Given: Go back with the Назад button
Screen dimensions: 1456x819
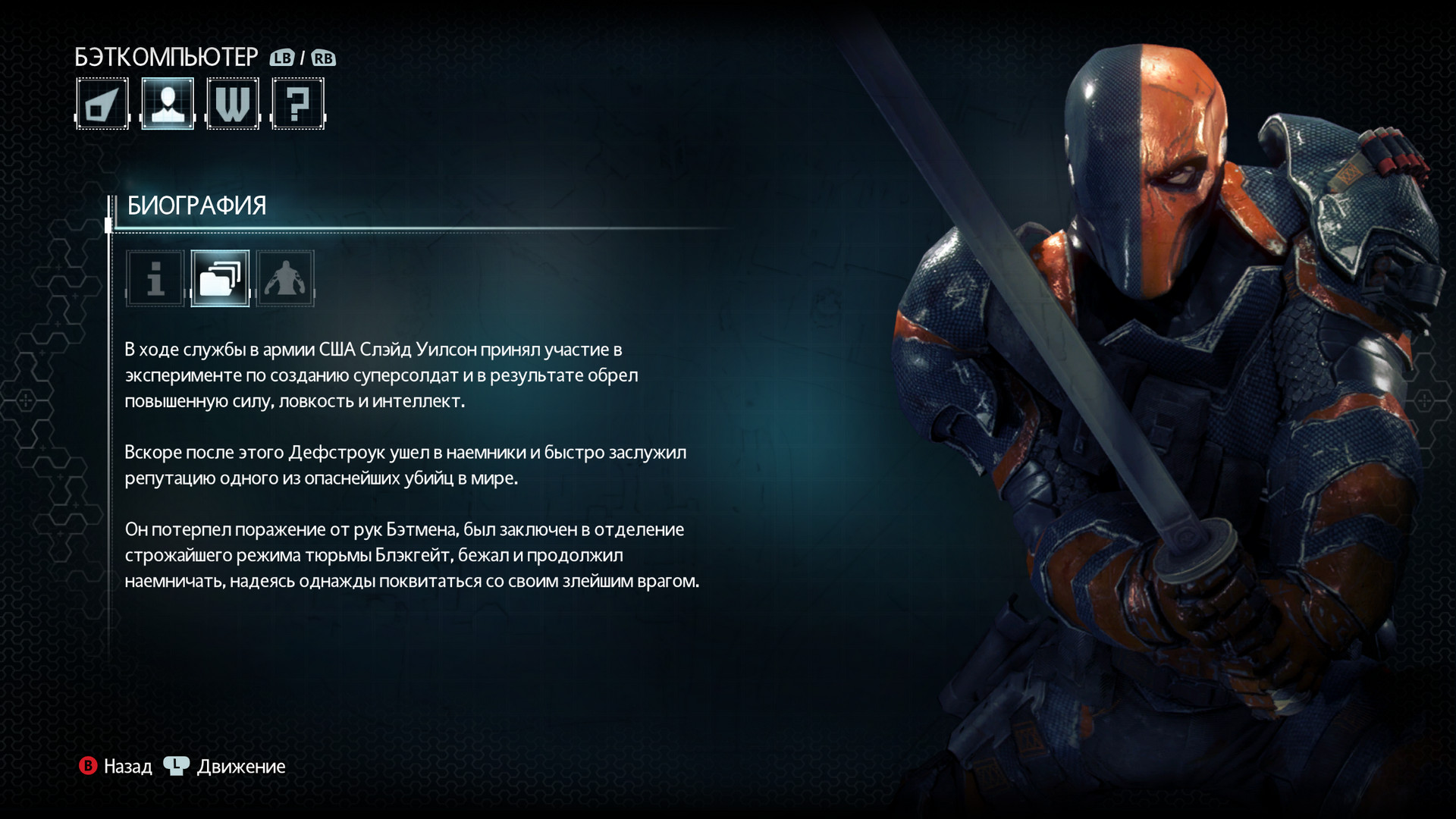Looking at the screenshot, I should (116, 767).
